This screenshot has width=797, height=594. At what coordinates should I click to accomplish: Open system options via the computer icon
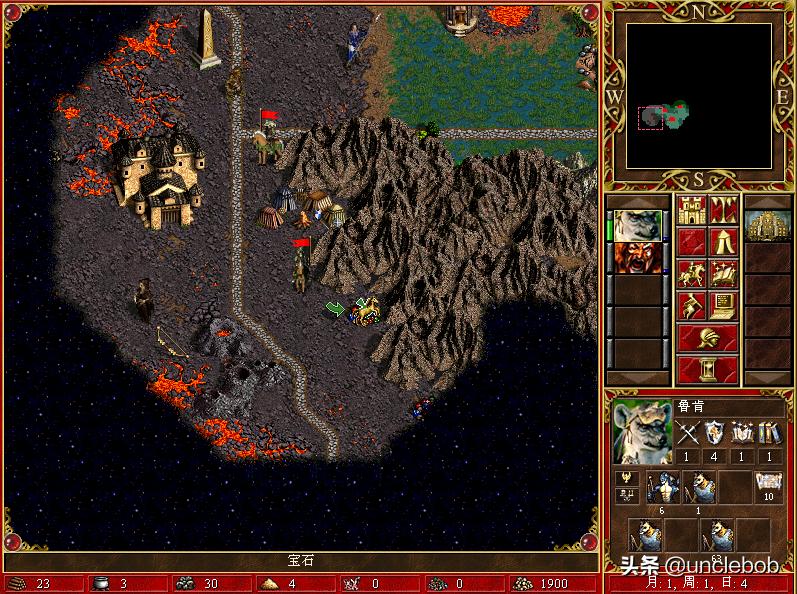[x=723, y=304]
